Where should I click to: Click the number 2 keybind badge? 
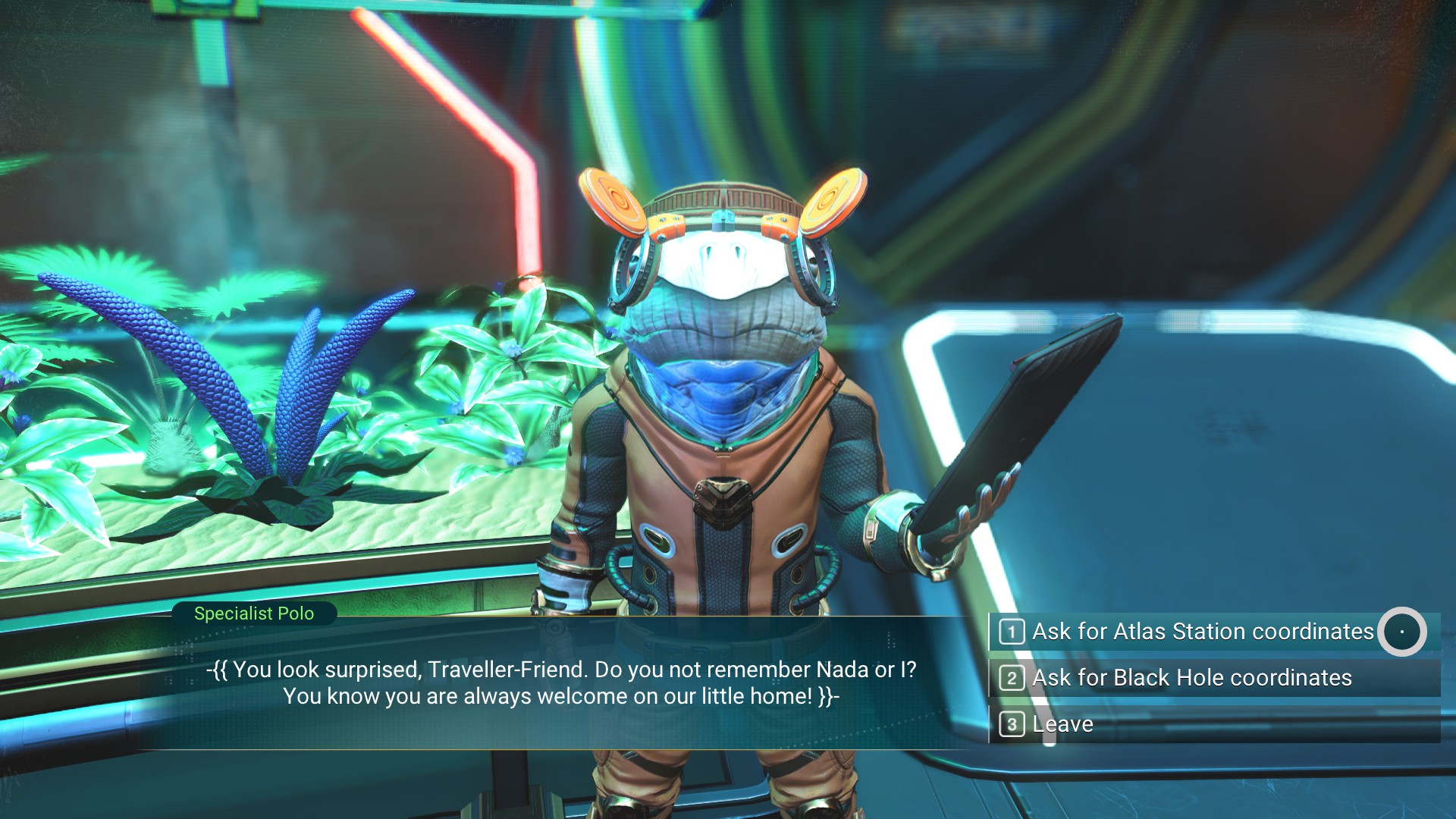pyautogui.click(x=1012, y=677)
